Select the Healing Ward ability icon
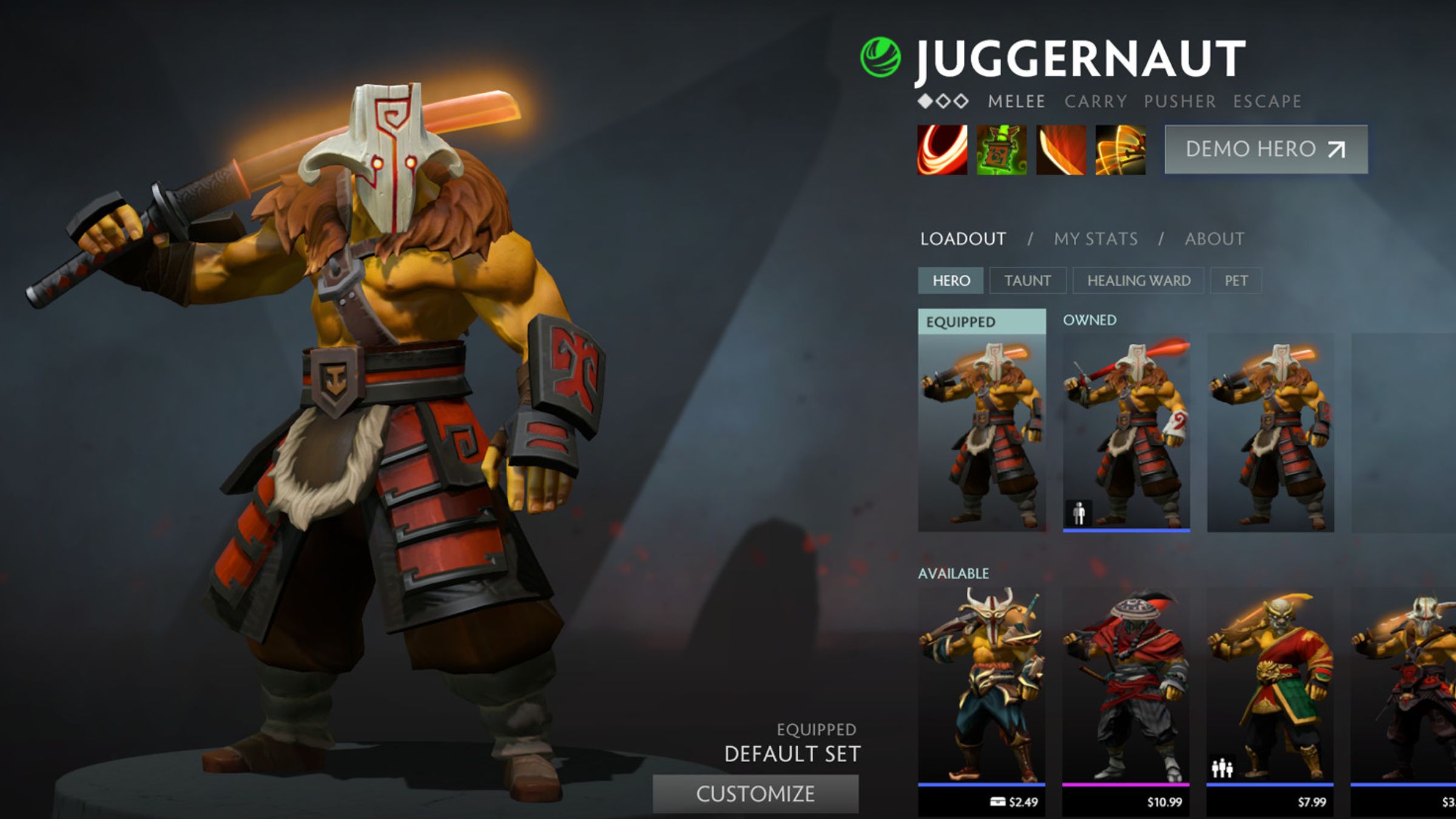Screen dimensions: 1456x819 [x=1002, y=150]
